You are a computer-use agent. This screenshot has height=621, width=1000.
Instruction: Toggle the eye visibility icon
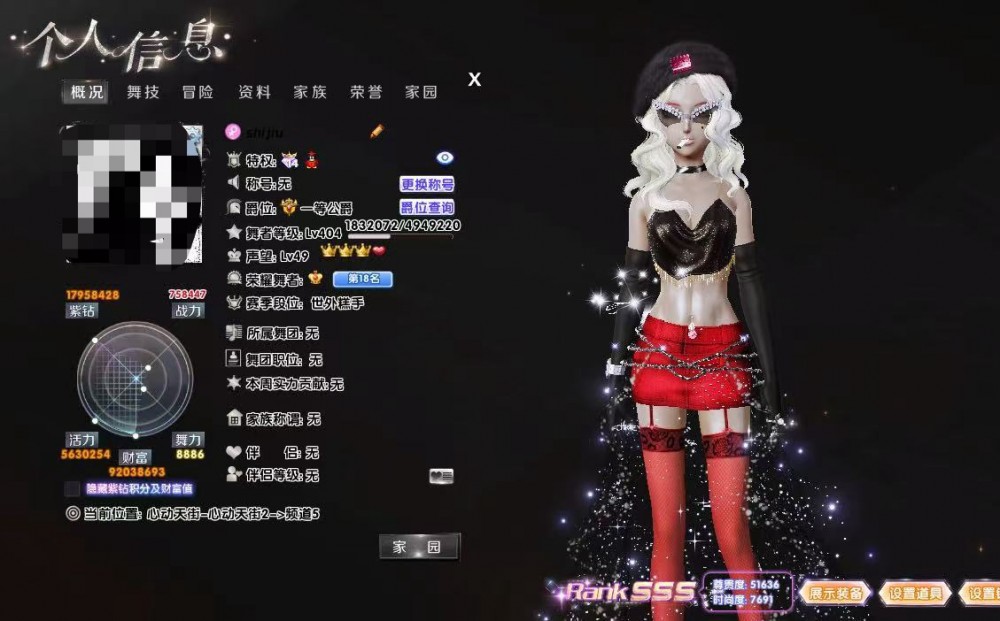tap(445, 158)
